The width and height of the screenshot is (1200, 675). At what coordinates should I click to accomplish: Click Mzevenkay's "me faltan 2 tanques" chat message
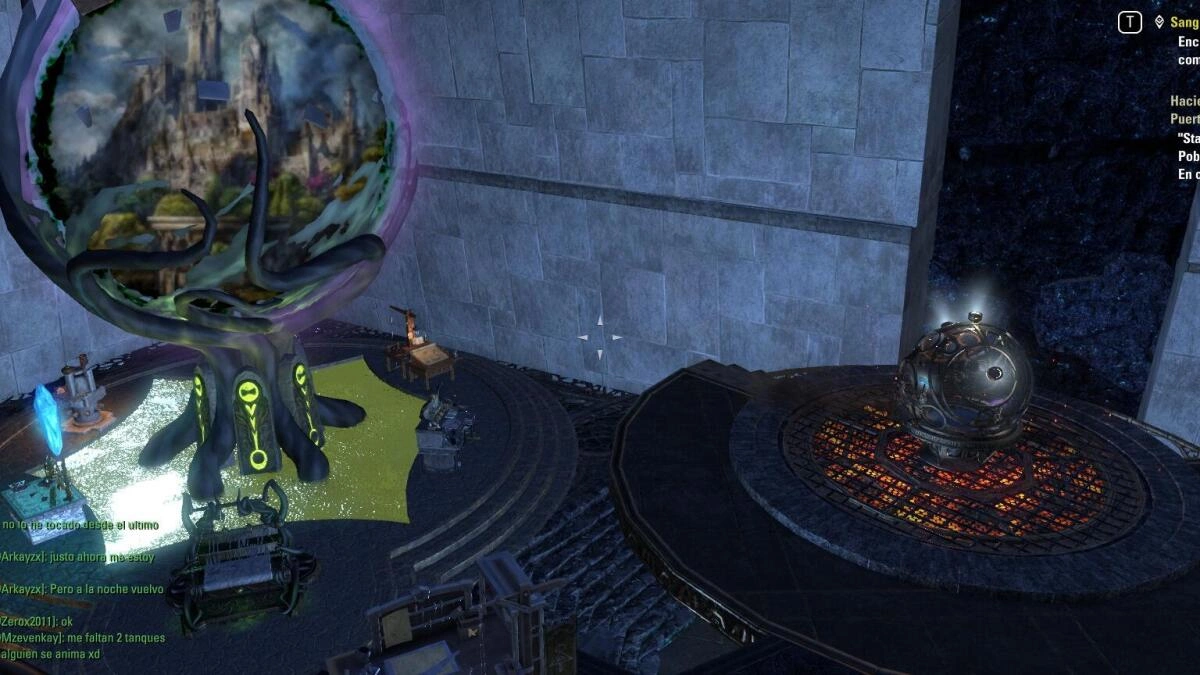click(x=83, y=637)
